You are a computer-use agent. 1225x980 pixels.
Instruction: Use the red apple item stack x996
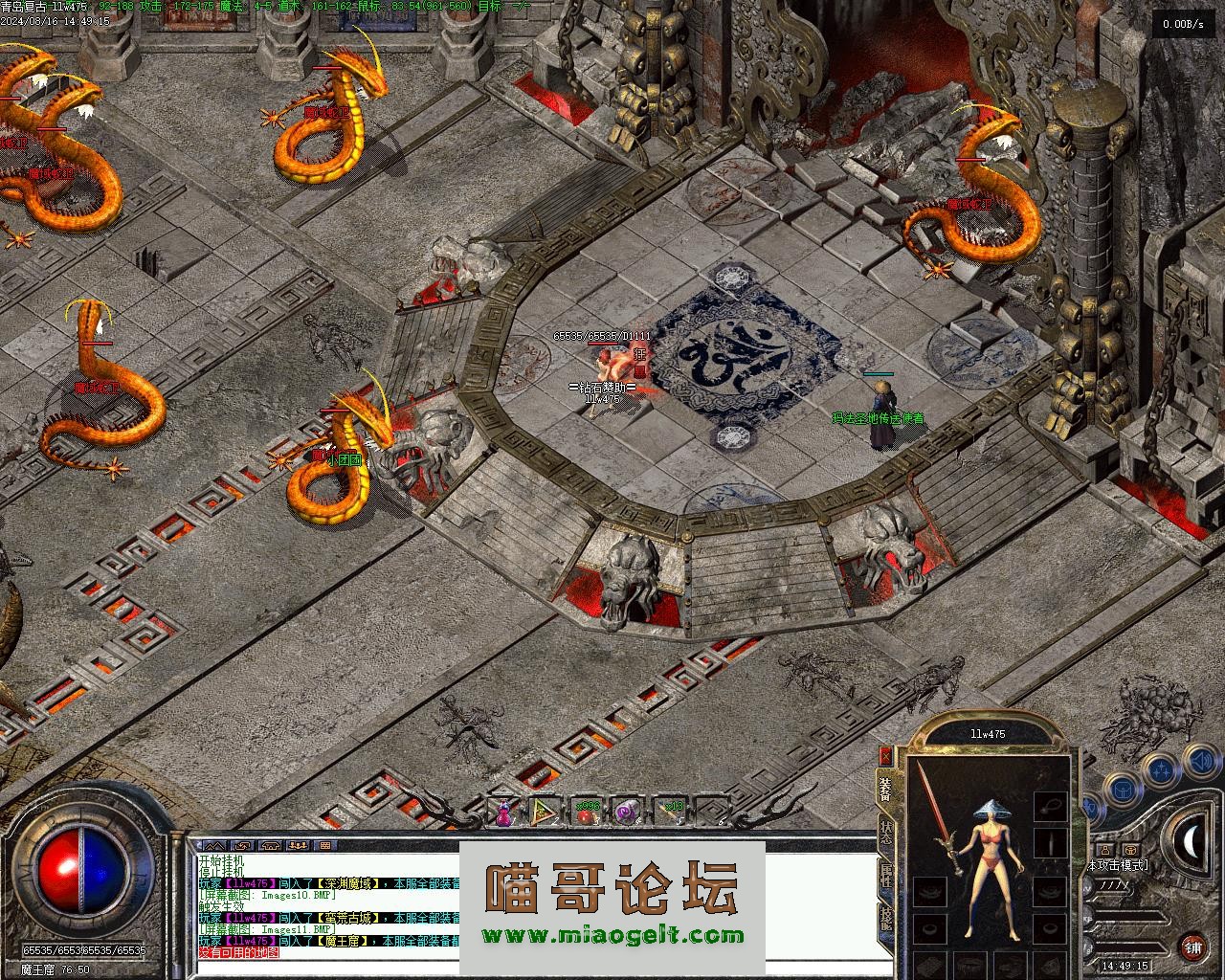(586, 813)
